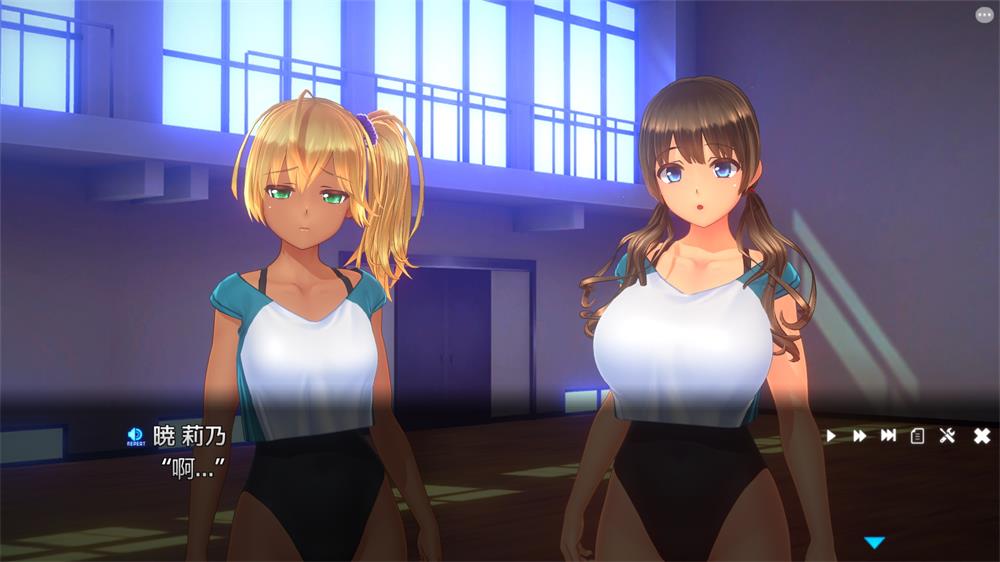Open the three-dot menu in the corner
Viewport: 1000px width, 562px height.
[x=985, y=15]
